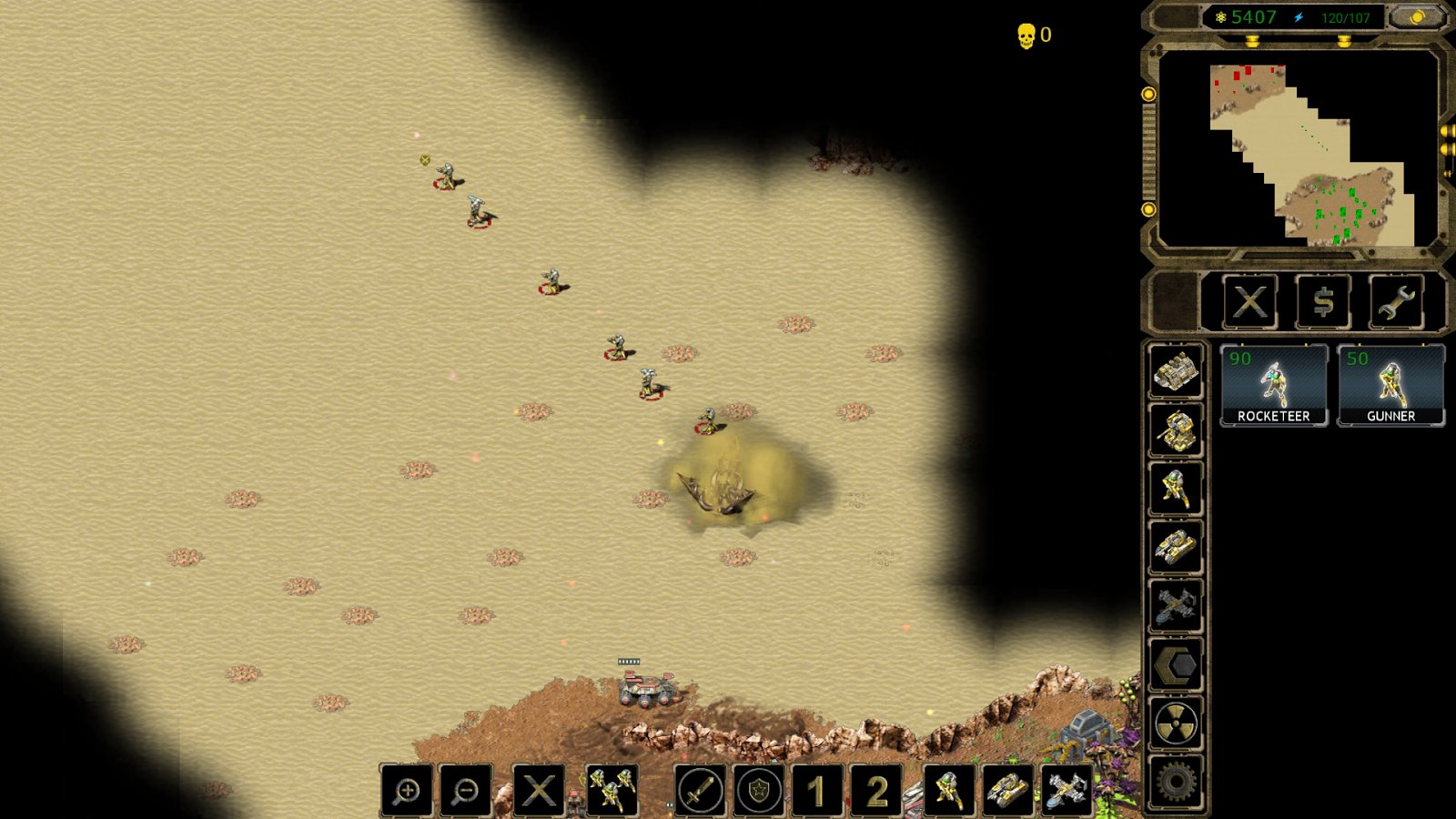Activate the dollar-sign sell button

1323,302
